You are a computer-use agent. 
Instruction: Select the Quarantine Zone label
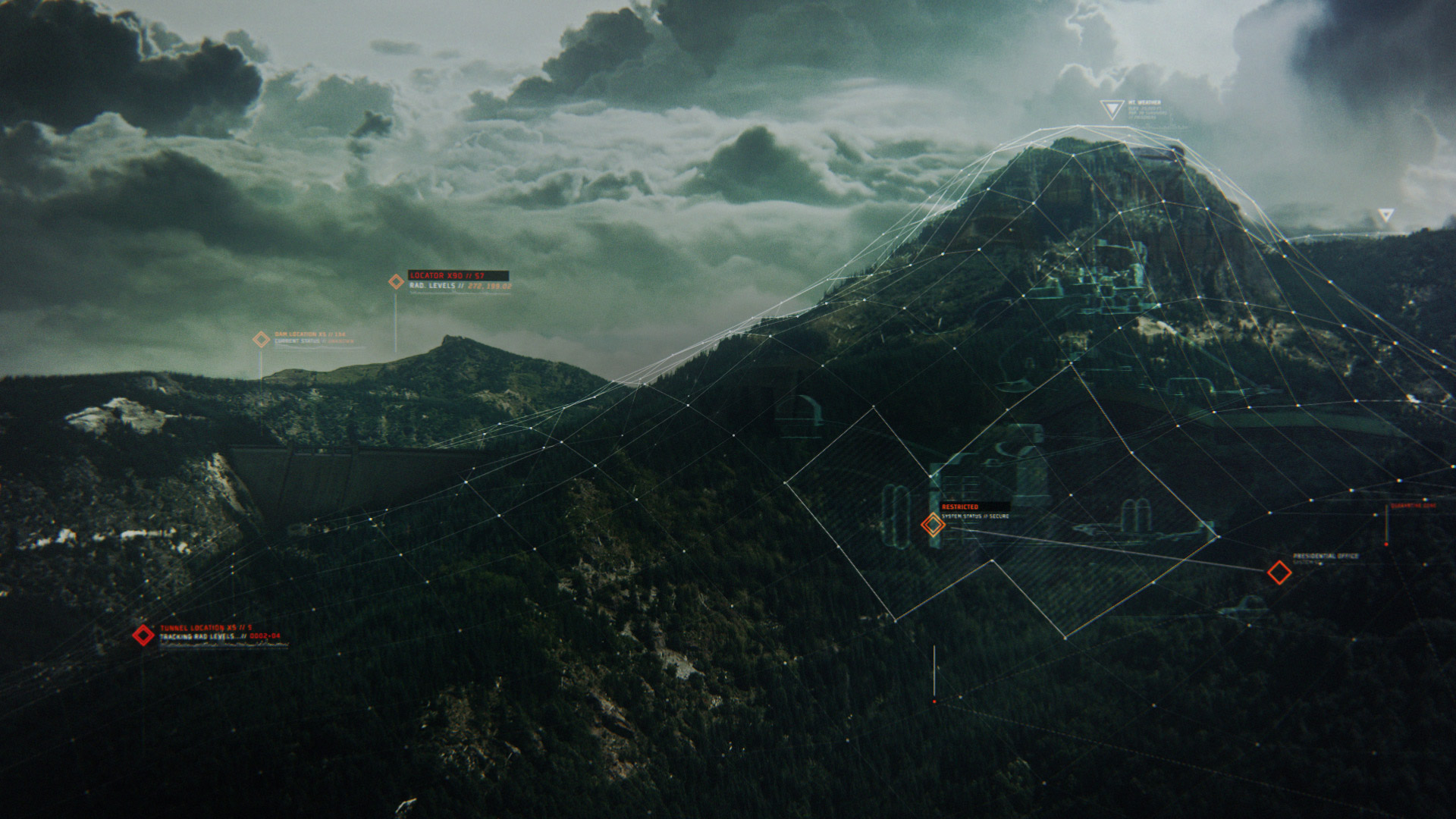click(x=1413, y=506)
